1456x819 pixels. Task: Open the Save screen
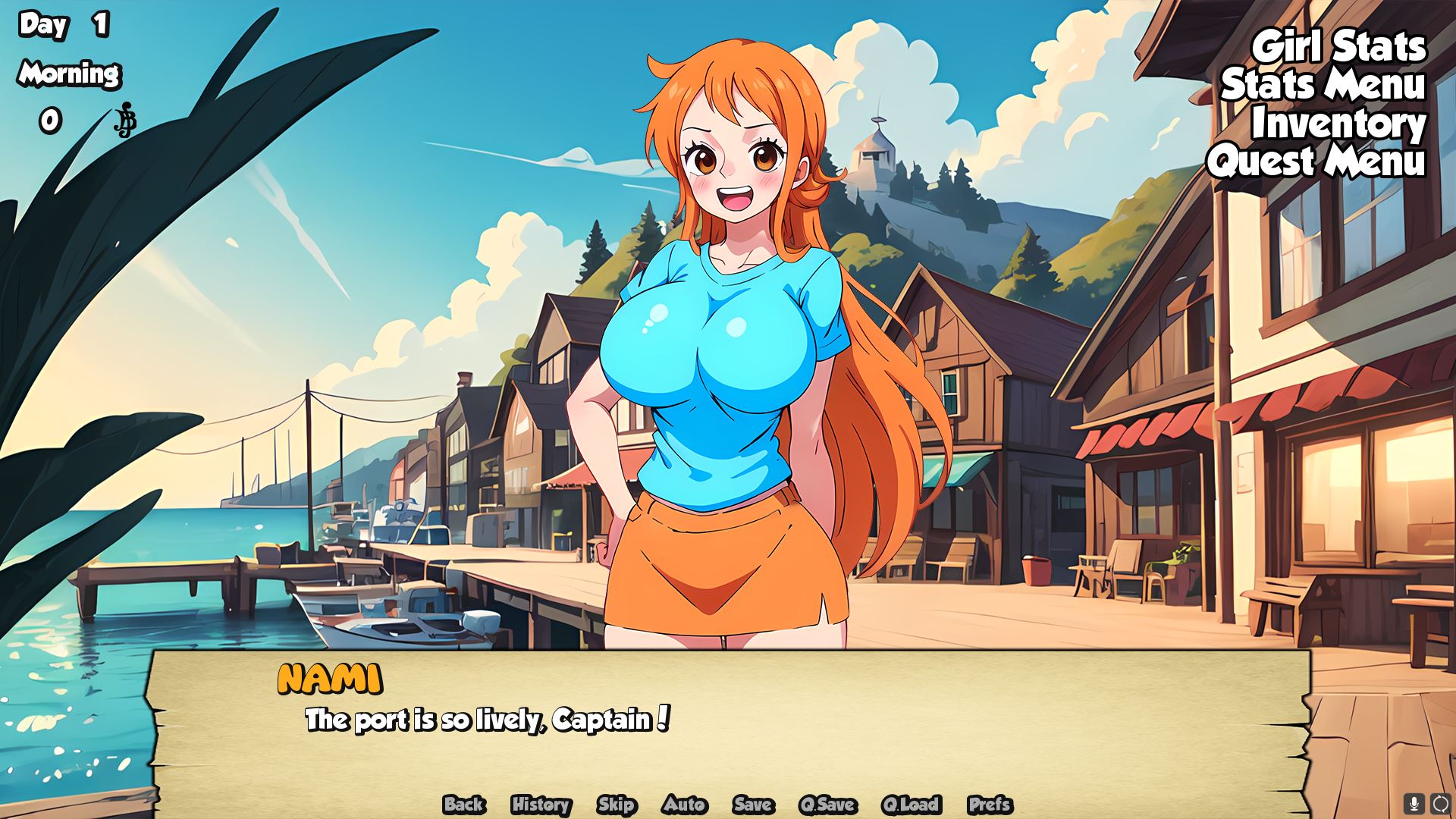pos(753,805)
